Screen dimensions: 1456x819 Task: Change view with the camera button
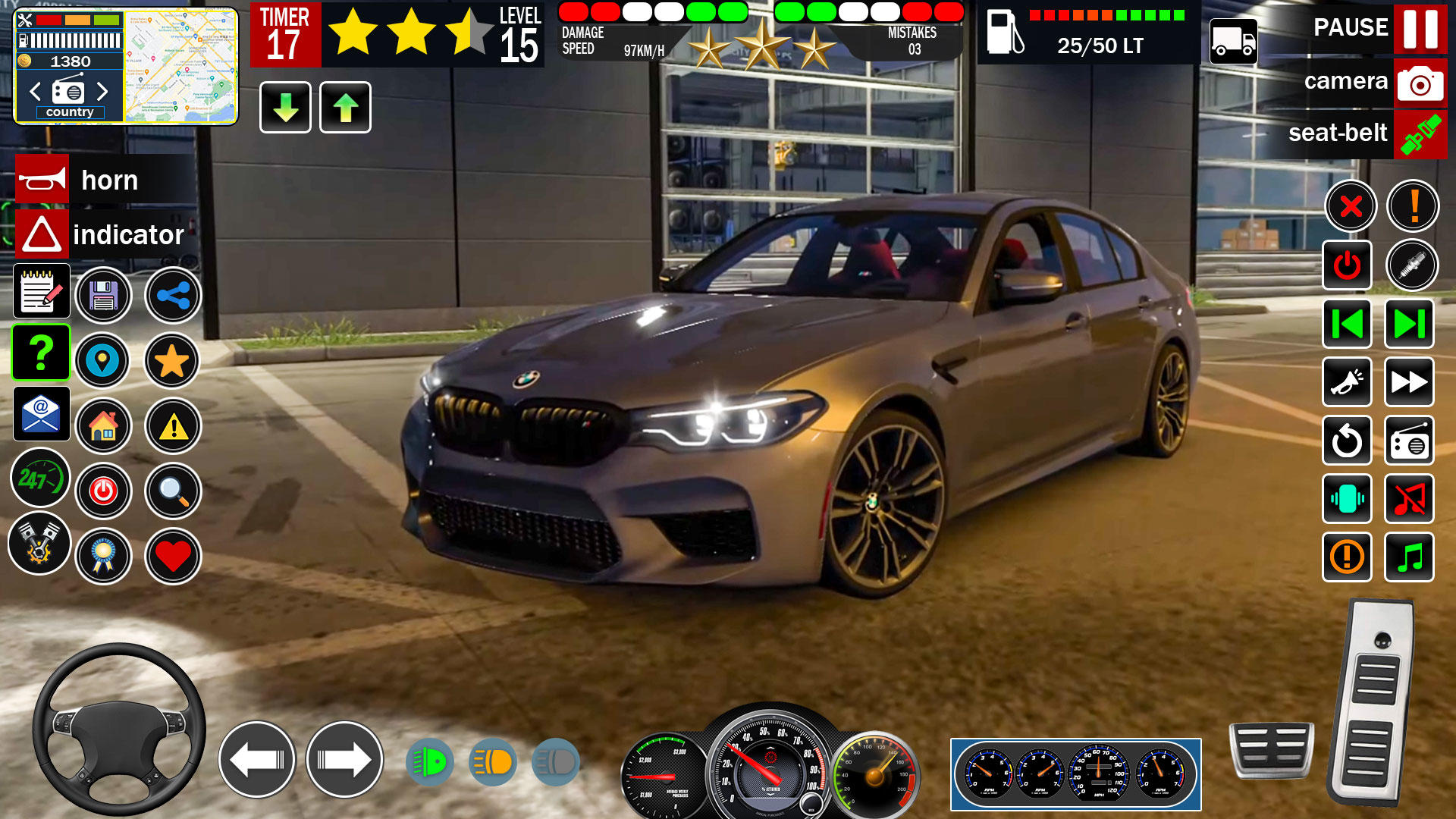click(1420, 82)
